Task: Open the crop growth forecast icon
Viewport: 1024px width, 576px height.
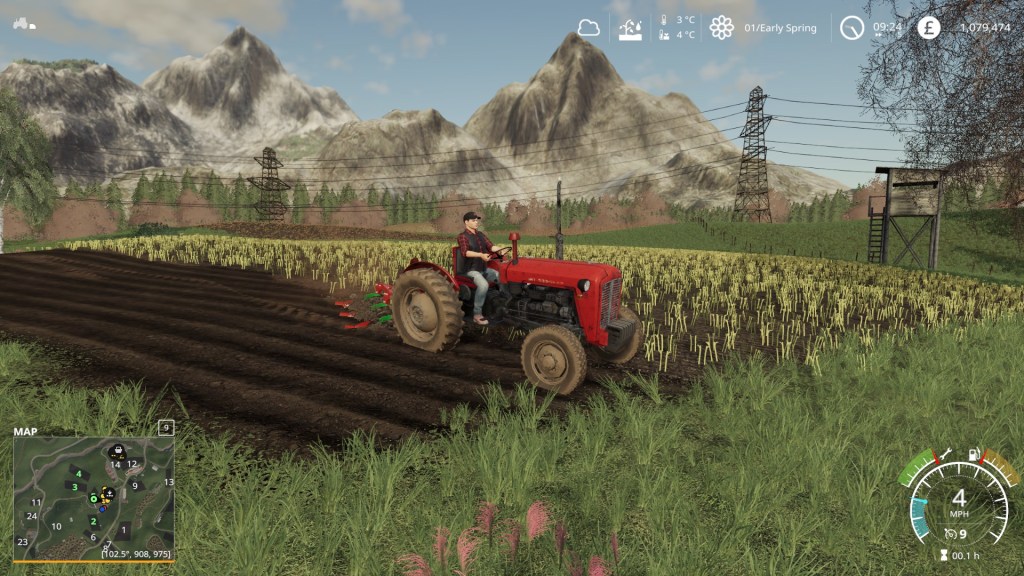Action: pos(630,28)
